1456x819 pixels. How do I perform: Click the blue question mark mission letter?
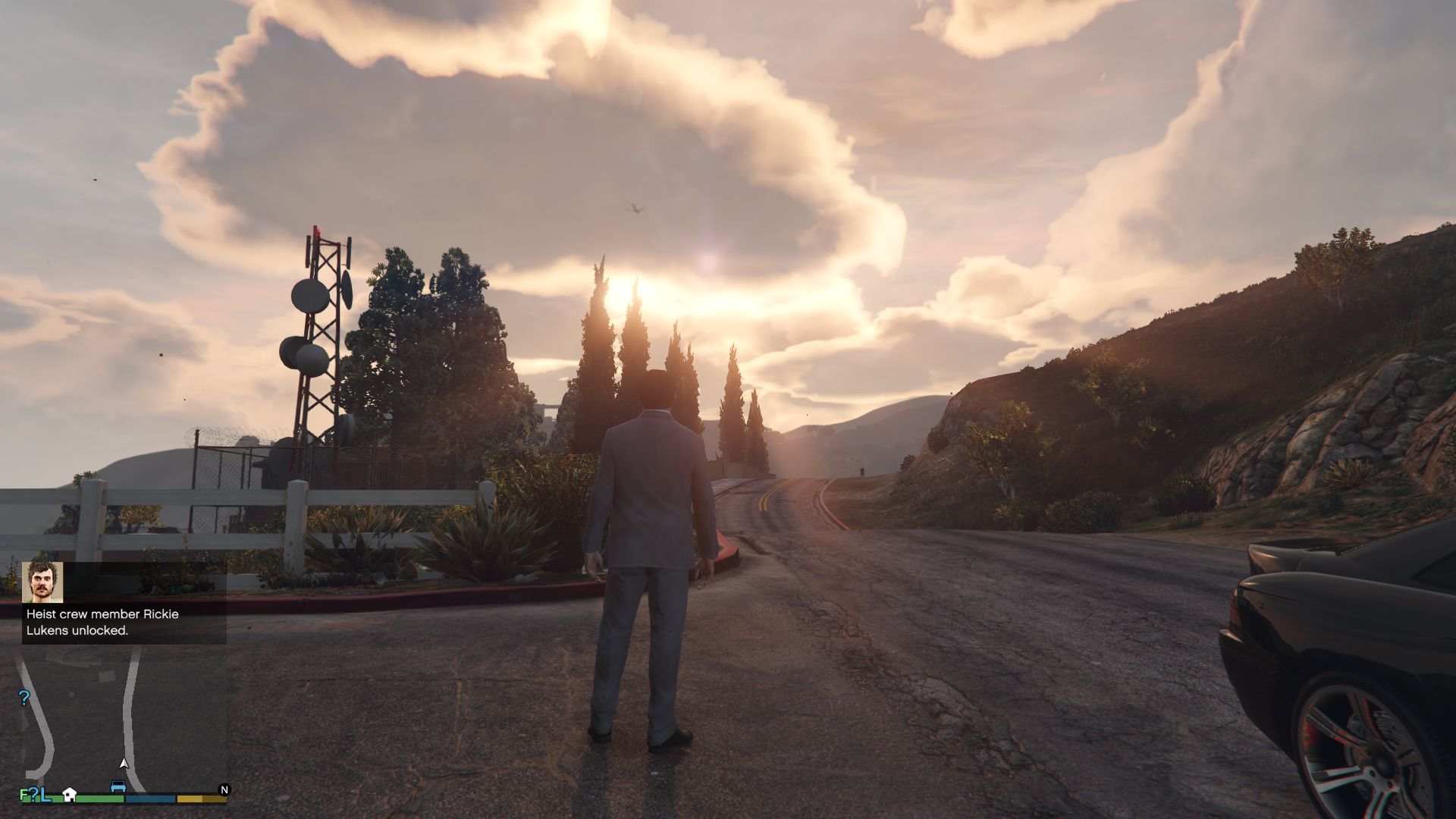(x=33, y=795)
